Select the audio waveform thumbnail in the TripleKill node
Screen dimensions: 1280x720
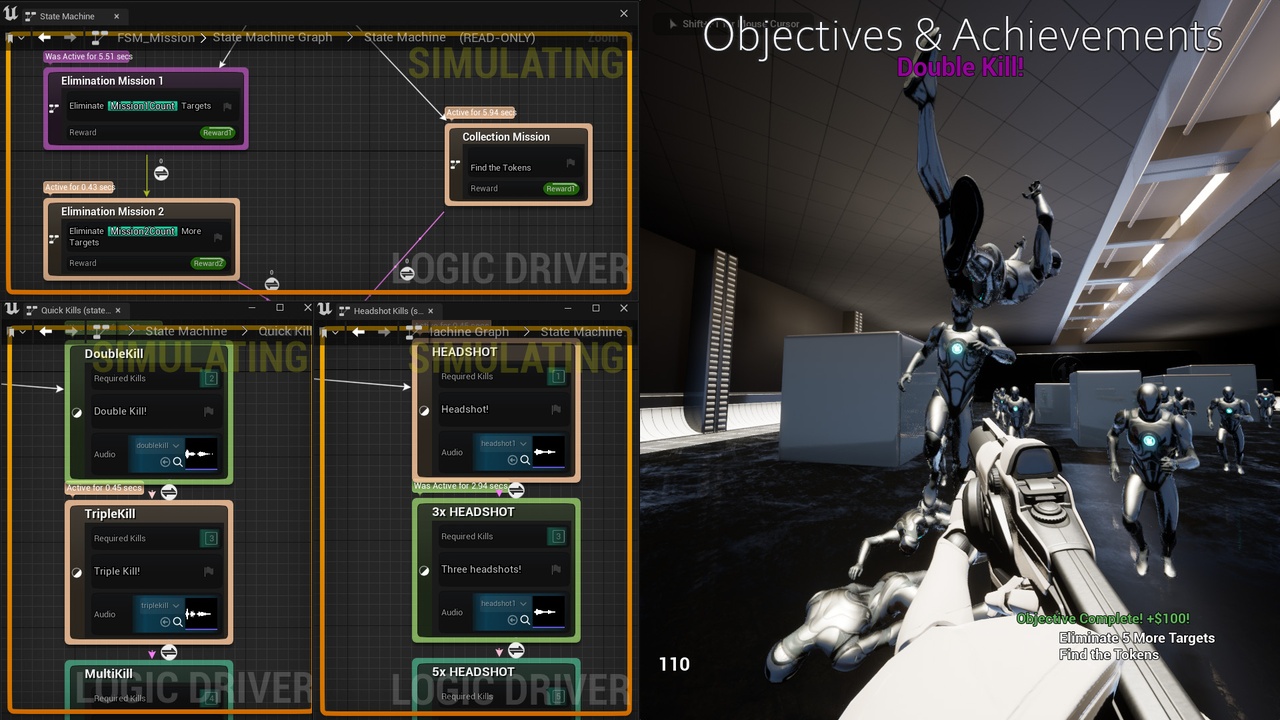(199, 614)
